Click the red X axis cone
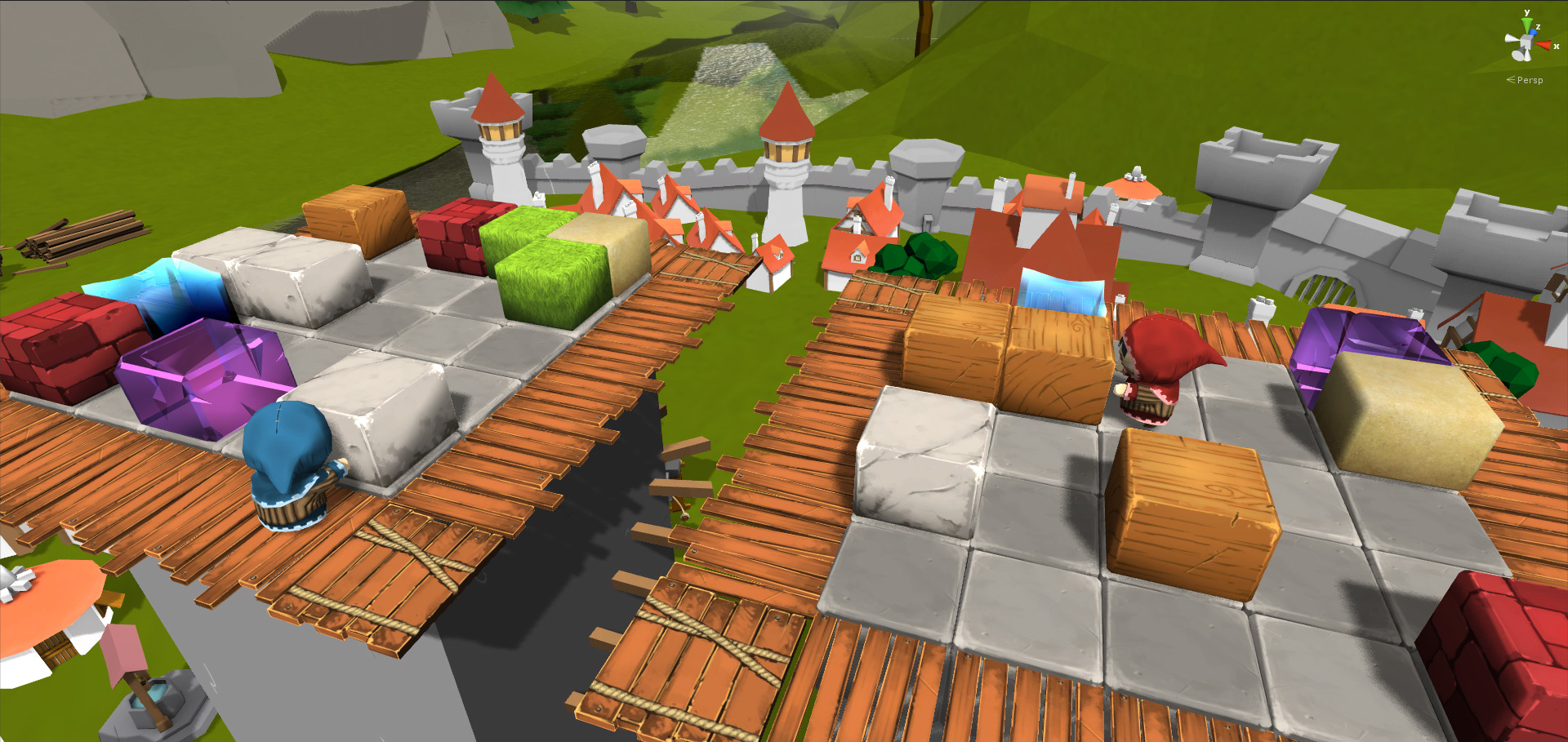This screenshot has height=742, width=1568. click(x=1543, y=46)
